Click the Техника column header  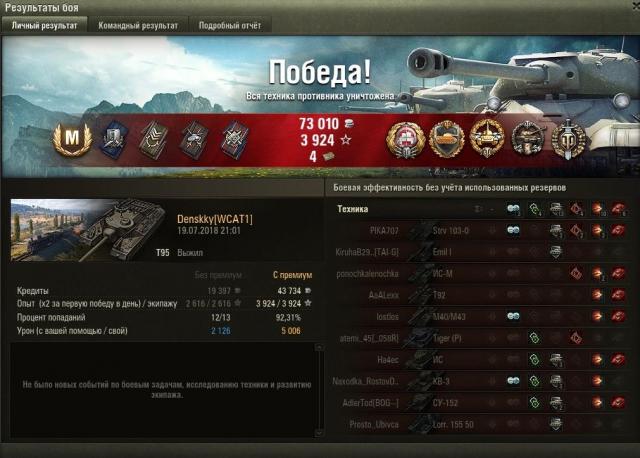[353, 209]
